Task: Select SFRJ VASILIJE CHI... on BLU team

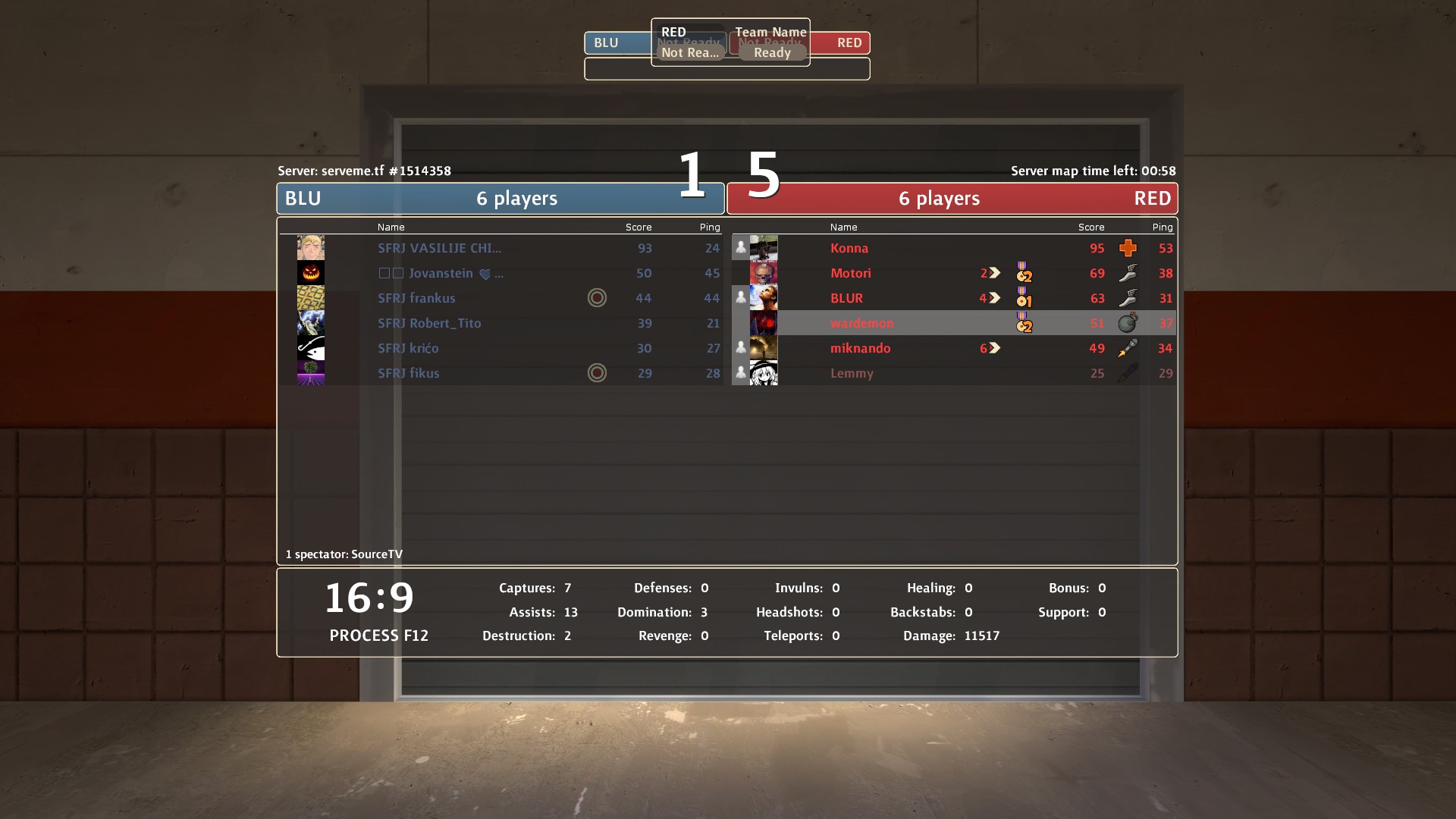Action: coord(439,248)
